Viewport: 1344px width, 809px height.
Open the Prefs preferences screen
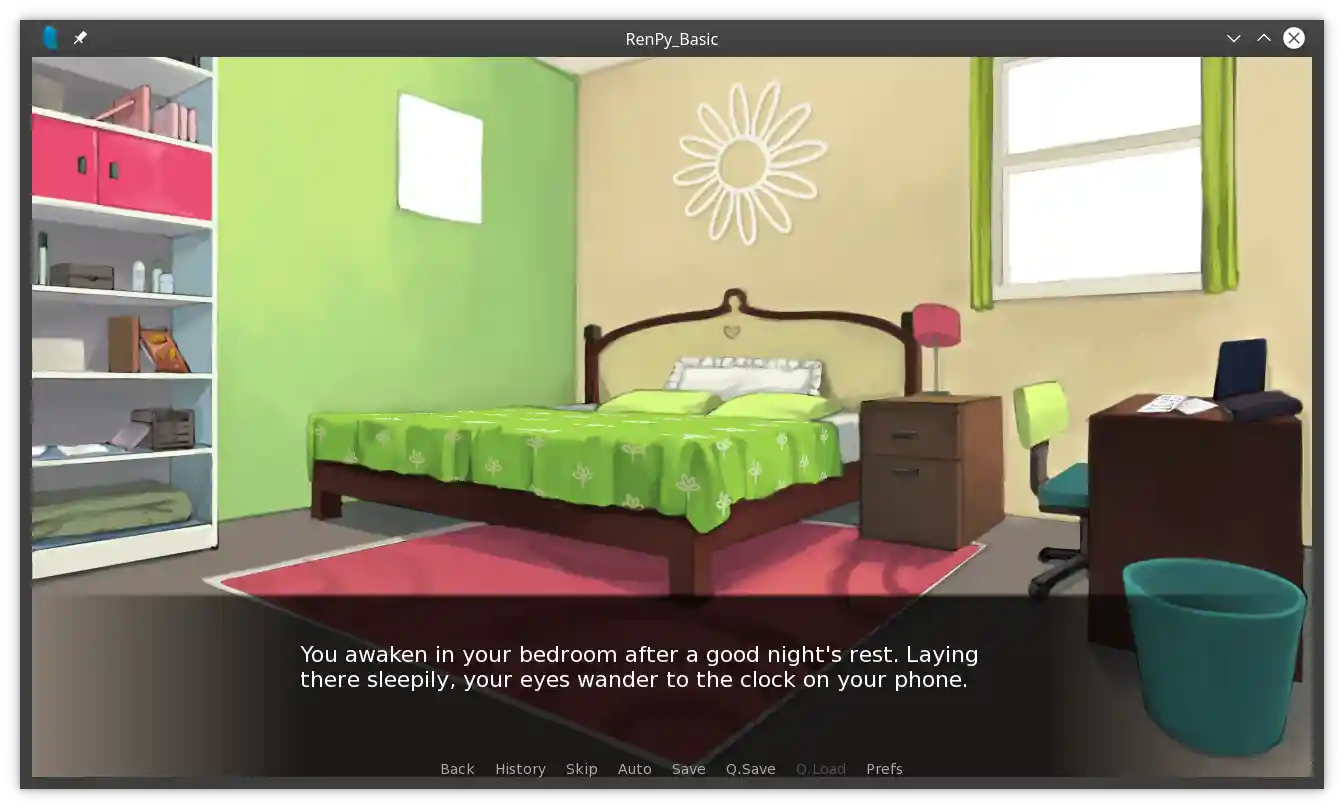884,769
